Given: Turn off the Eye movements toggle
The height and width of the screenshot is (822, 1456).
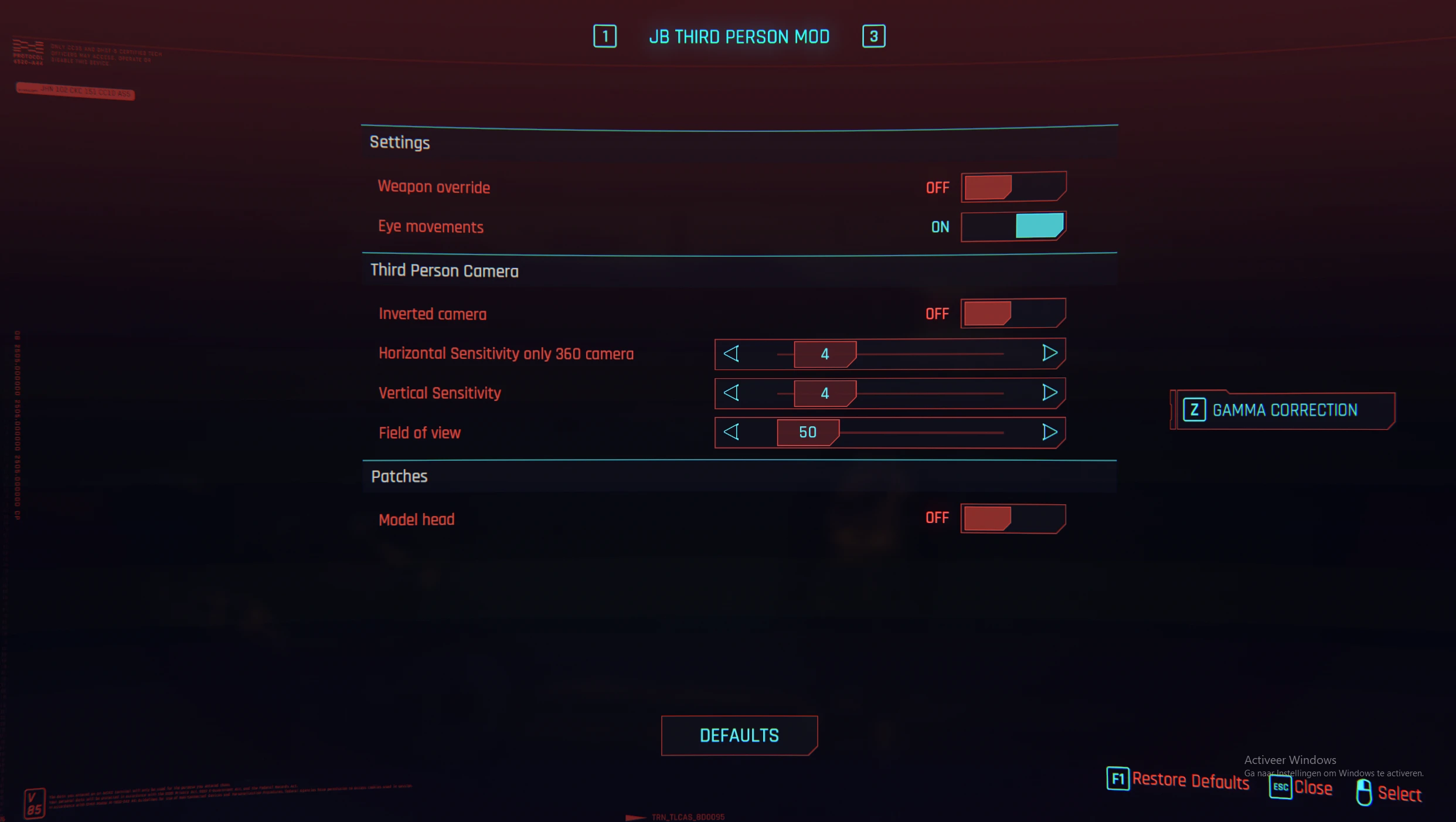Looking at the screenshot, I should [x=1013, y=226].
